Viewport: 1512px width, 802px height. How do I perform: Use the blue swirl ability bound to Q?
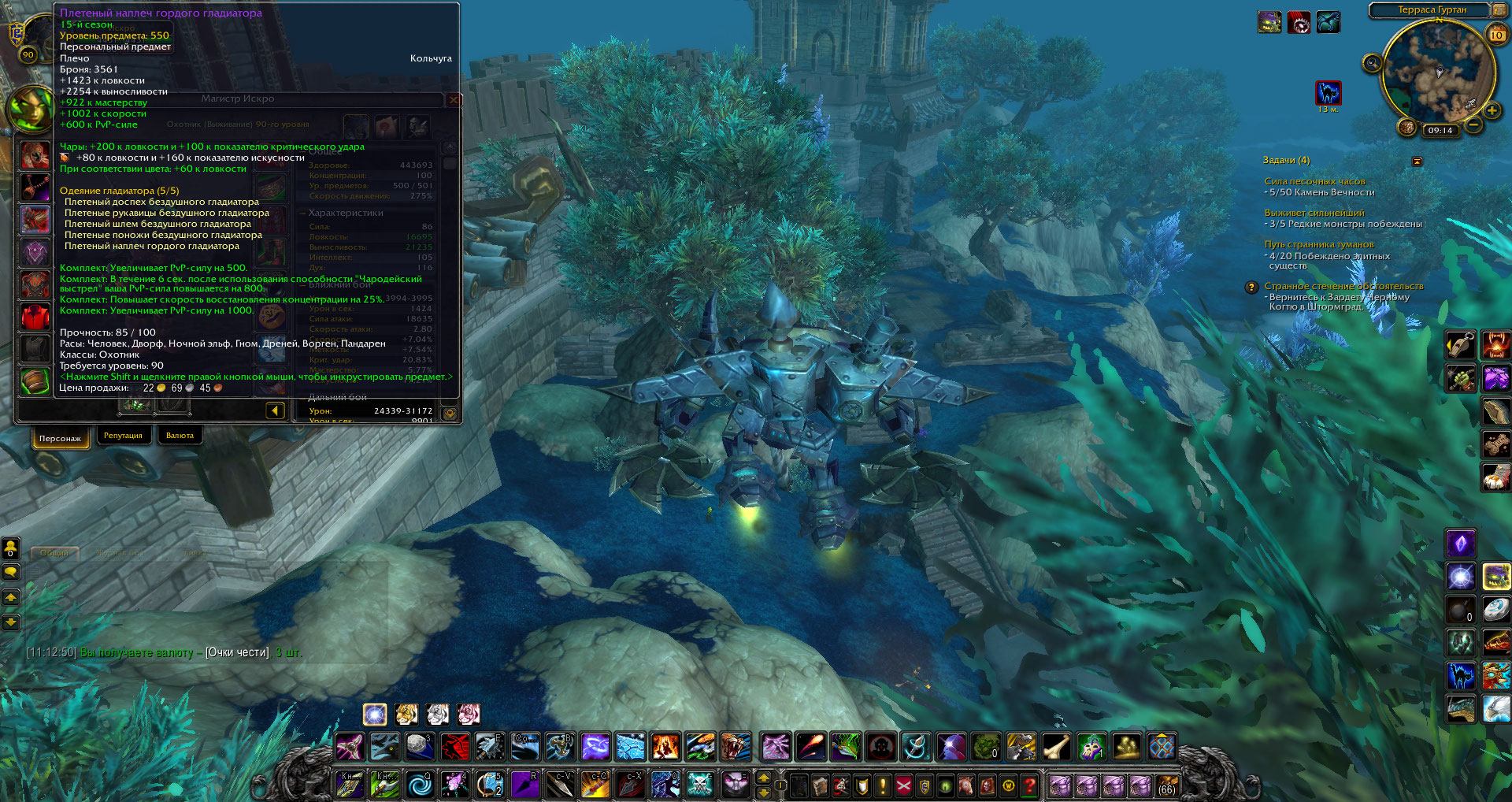tap(420, 785)
